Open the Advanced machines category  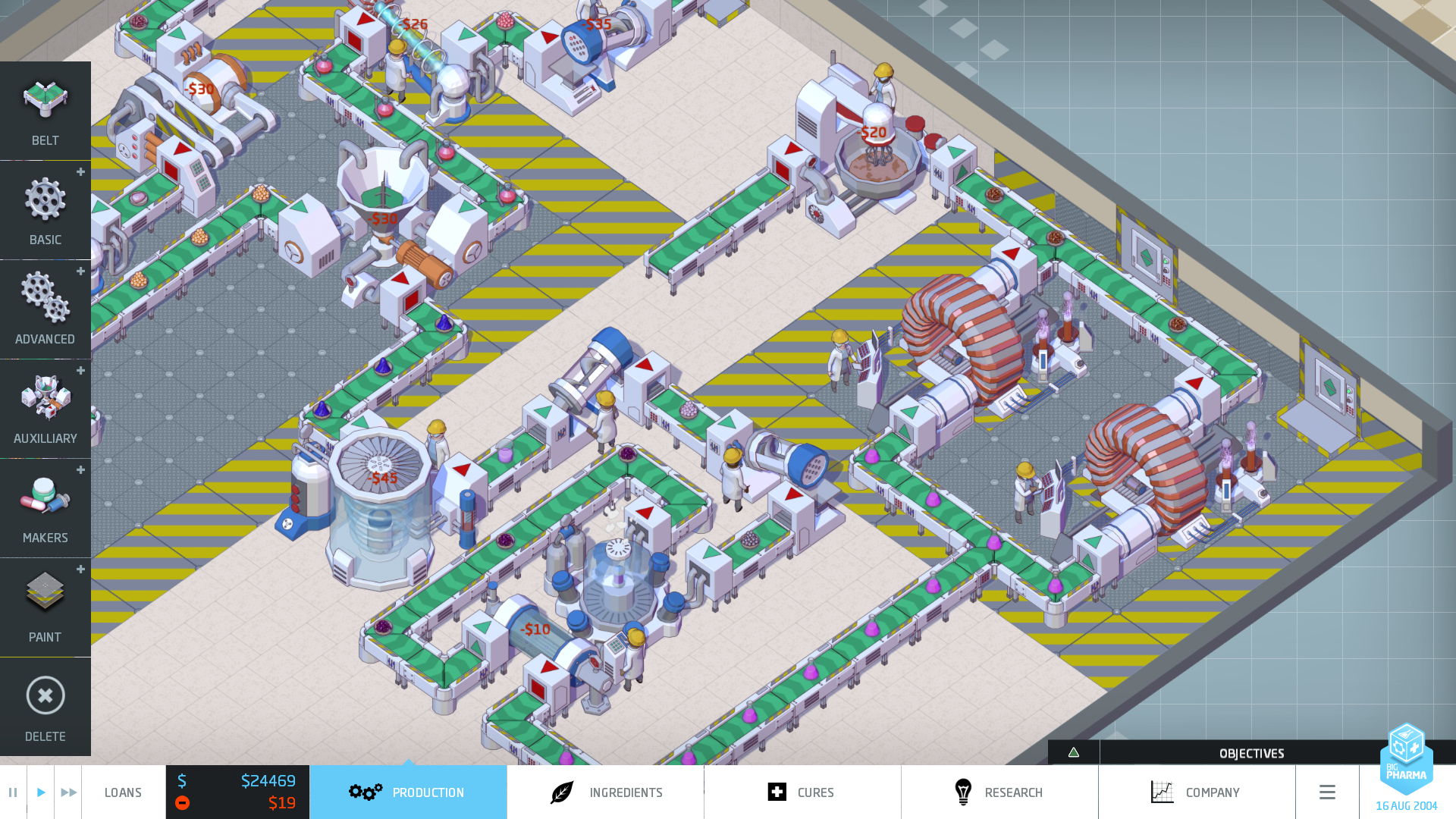45,309
